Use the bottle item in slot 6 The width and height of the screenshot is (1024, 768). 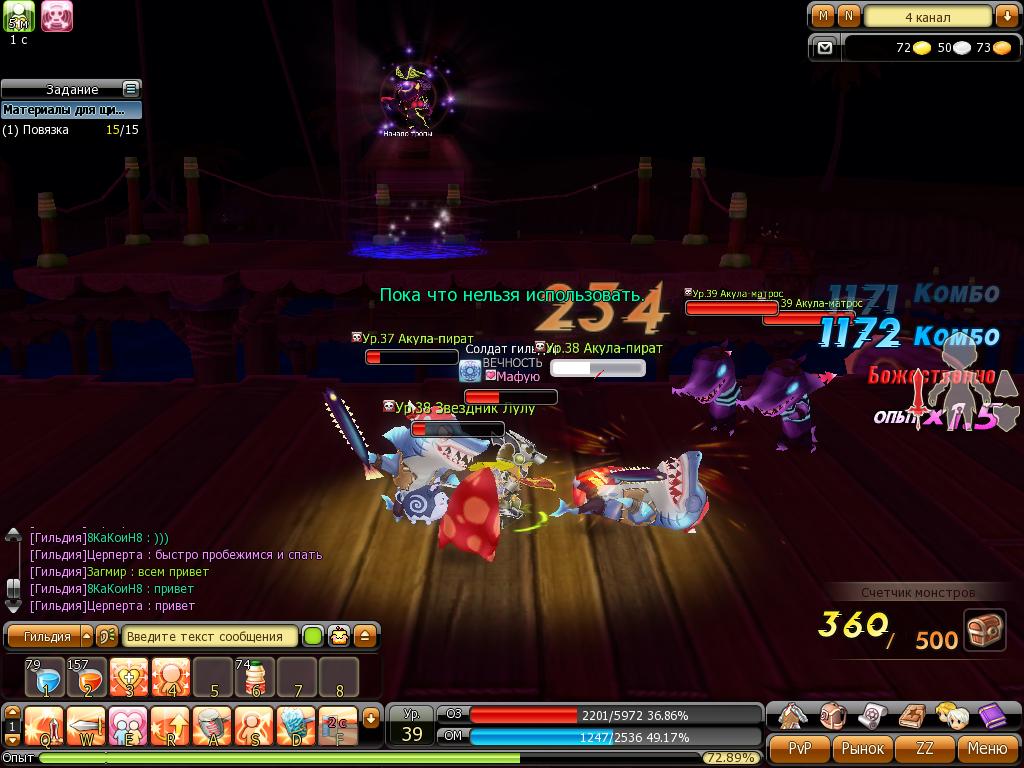[255, 677]
